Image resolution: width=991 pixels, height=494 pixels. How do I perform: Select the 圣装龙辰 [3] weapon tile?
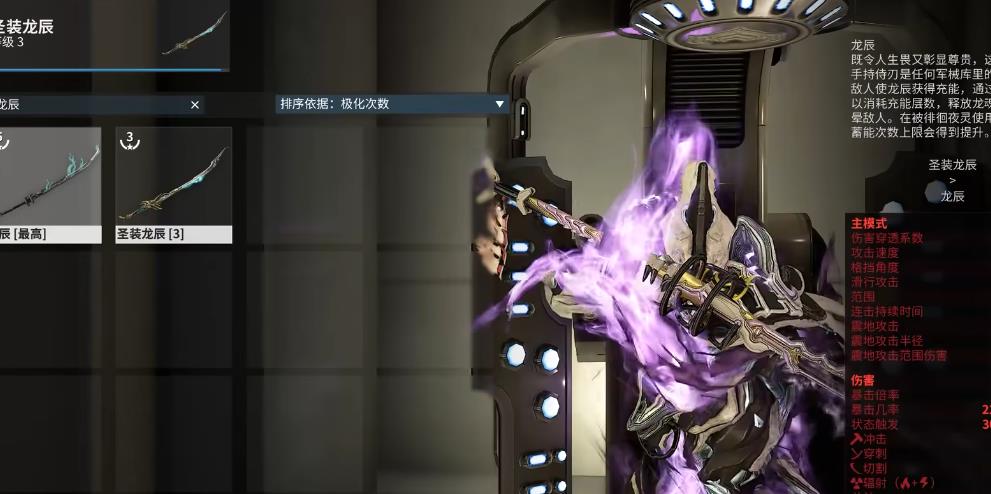click(174, 184)
